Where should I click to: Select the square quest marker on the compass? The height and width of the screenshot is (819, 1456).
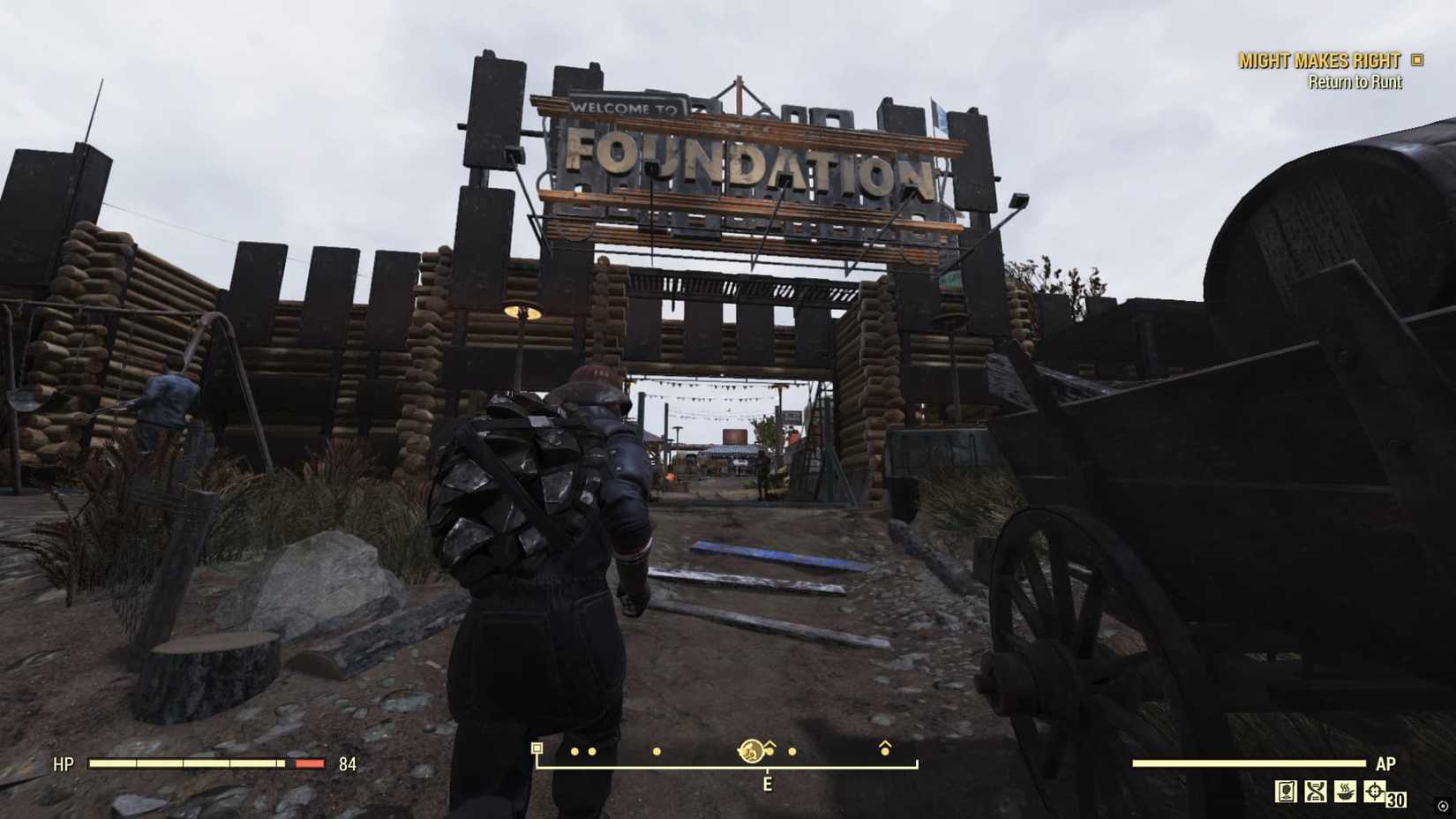pyautogui.click(x=537, y=749)
